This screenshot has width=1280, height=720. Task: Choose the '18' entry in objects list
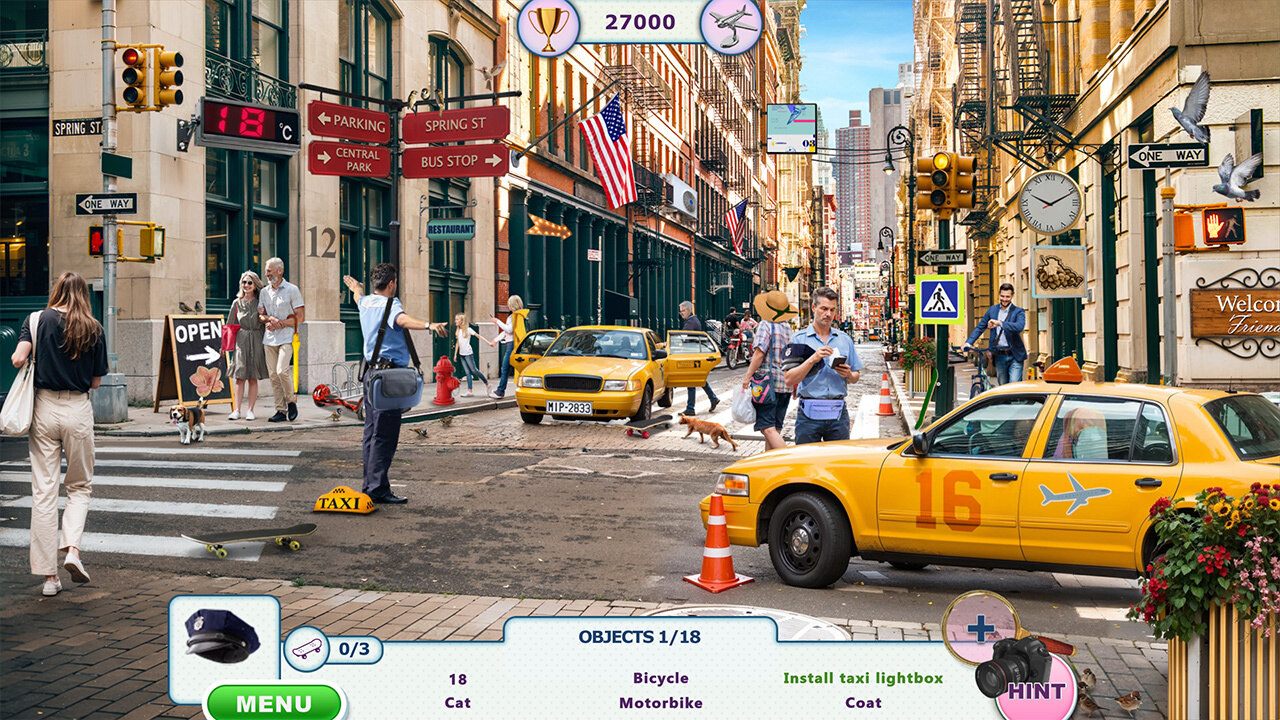(x=457, y=679)
